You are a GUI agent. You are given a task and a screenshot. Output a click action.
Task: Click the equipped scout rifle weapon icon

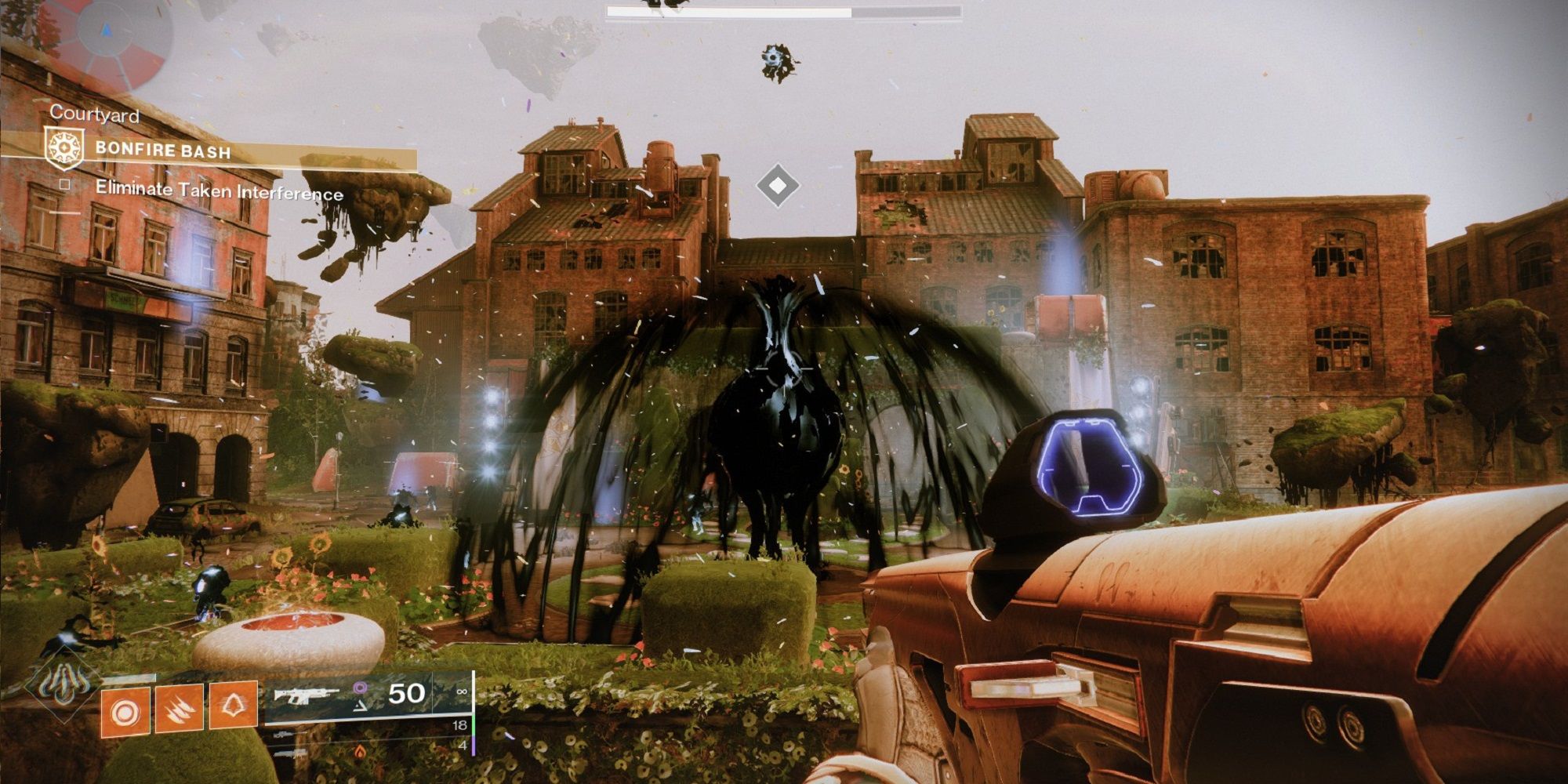pos(307,696)
